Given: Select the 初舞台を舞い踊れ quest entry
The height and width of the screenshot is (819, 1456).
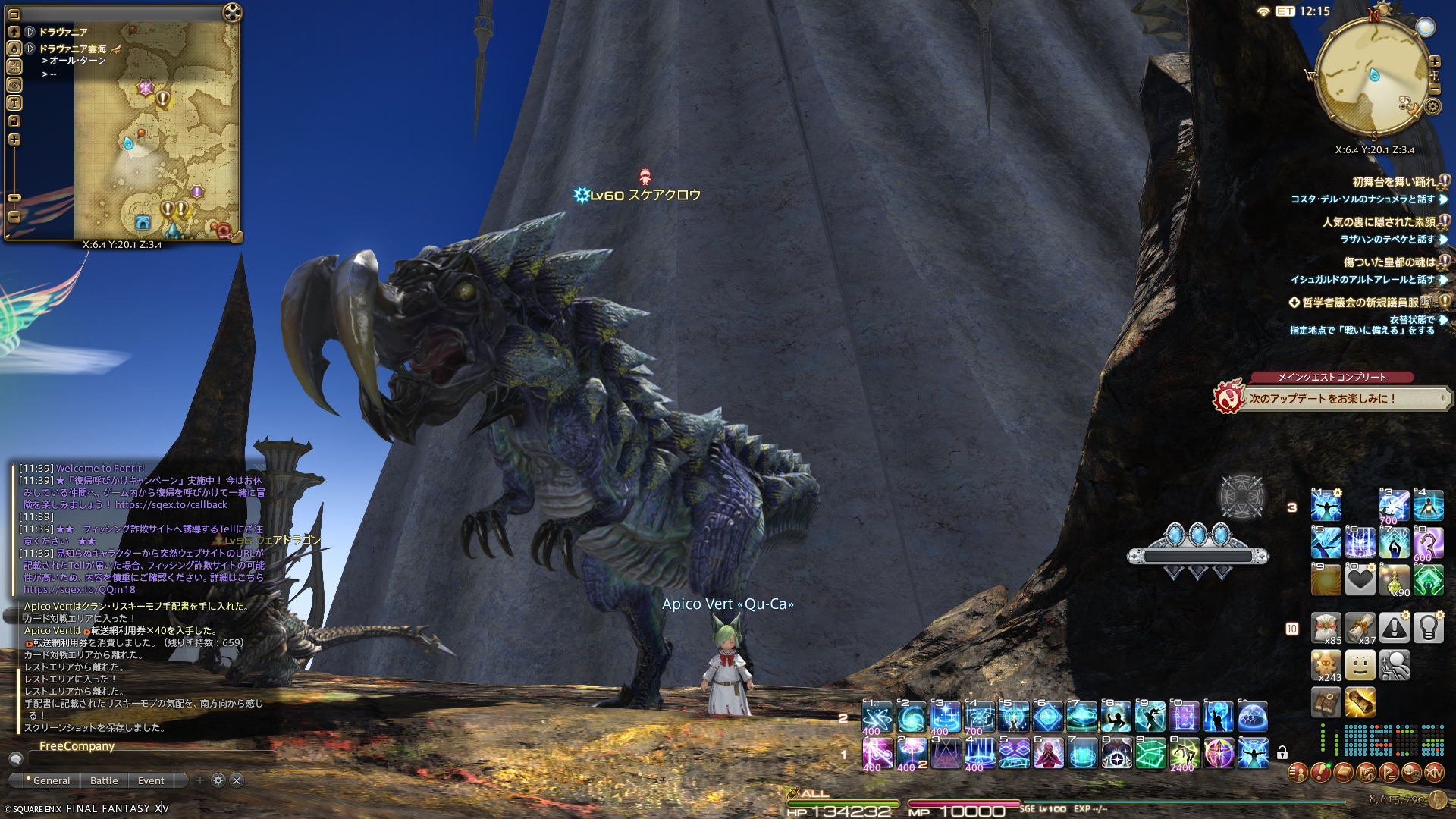Looking at the screenshot, I should click(1394, 182).
